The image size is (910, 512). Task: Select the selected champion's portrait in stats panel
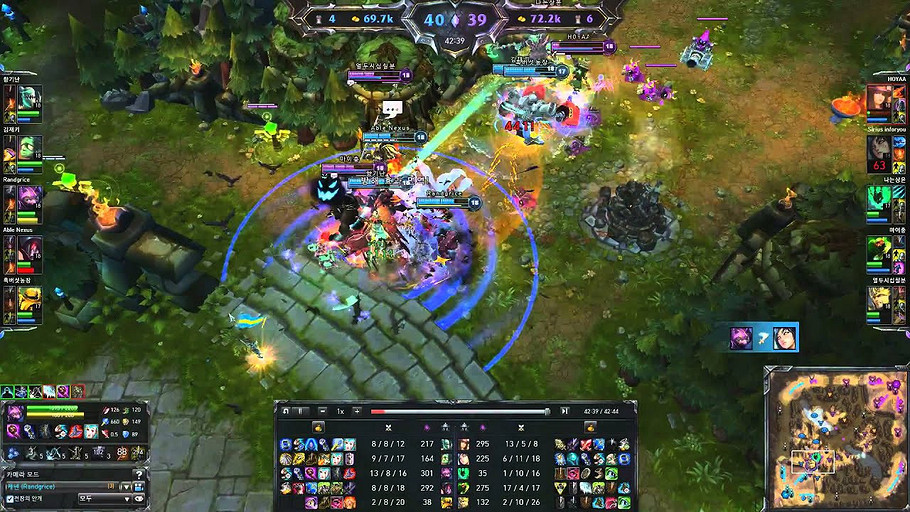click(14, 413)
